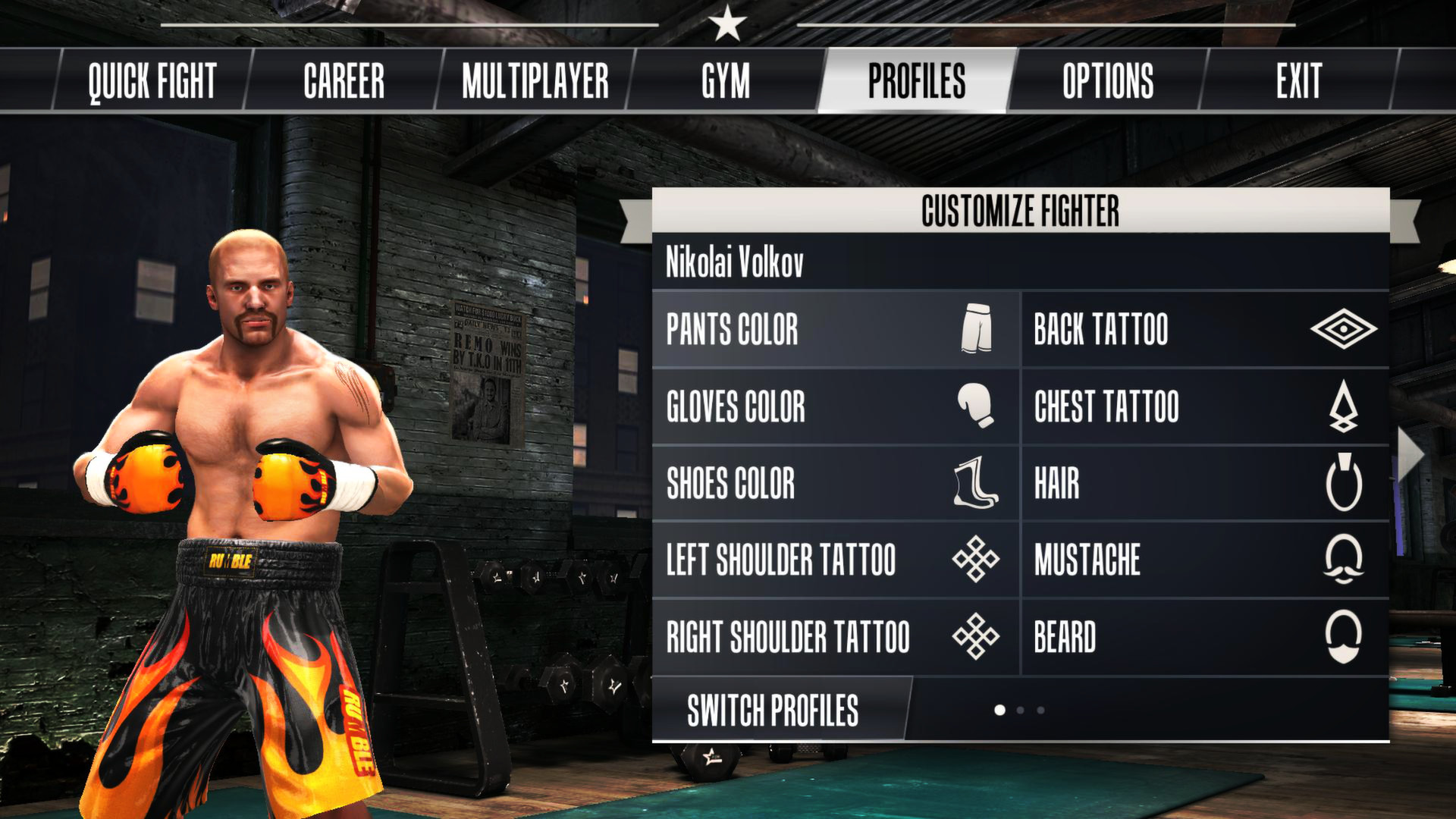Click the Left Shoulder Tattoo pattern icon
This screenshot has height=819, width=1456.
pyautogui.click(x=978, y=560)
